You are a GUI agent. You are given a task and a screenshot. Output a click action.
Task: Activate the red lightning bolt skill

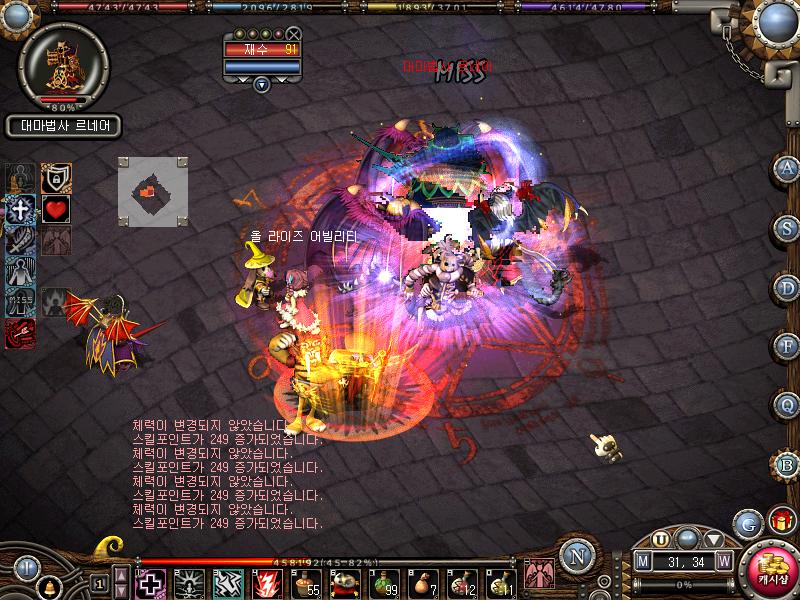coord(268,582)
